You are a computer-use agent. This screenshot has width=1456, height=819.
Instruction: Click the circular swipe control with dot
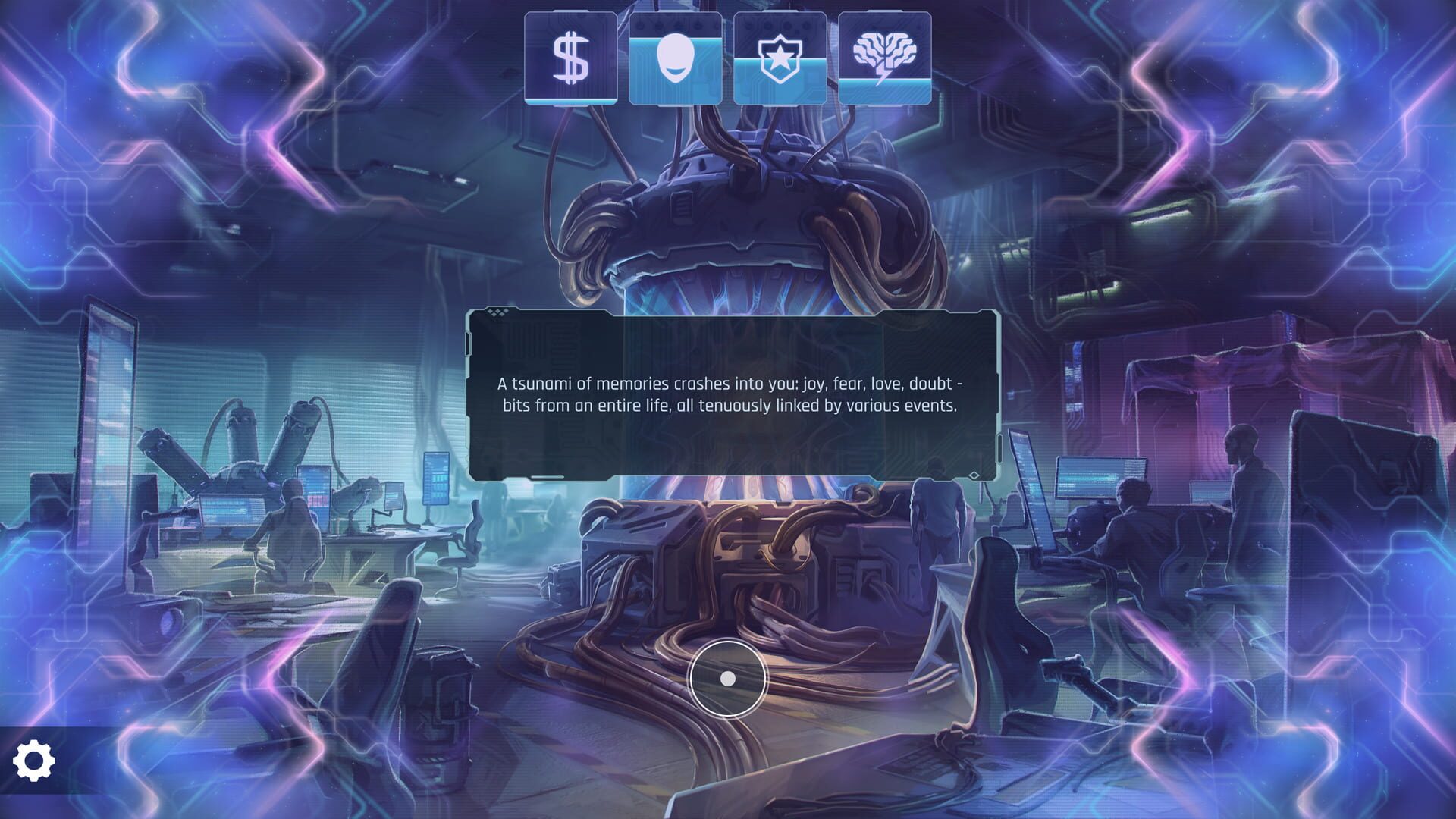pos(727,678)
